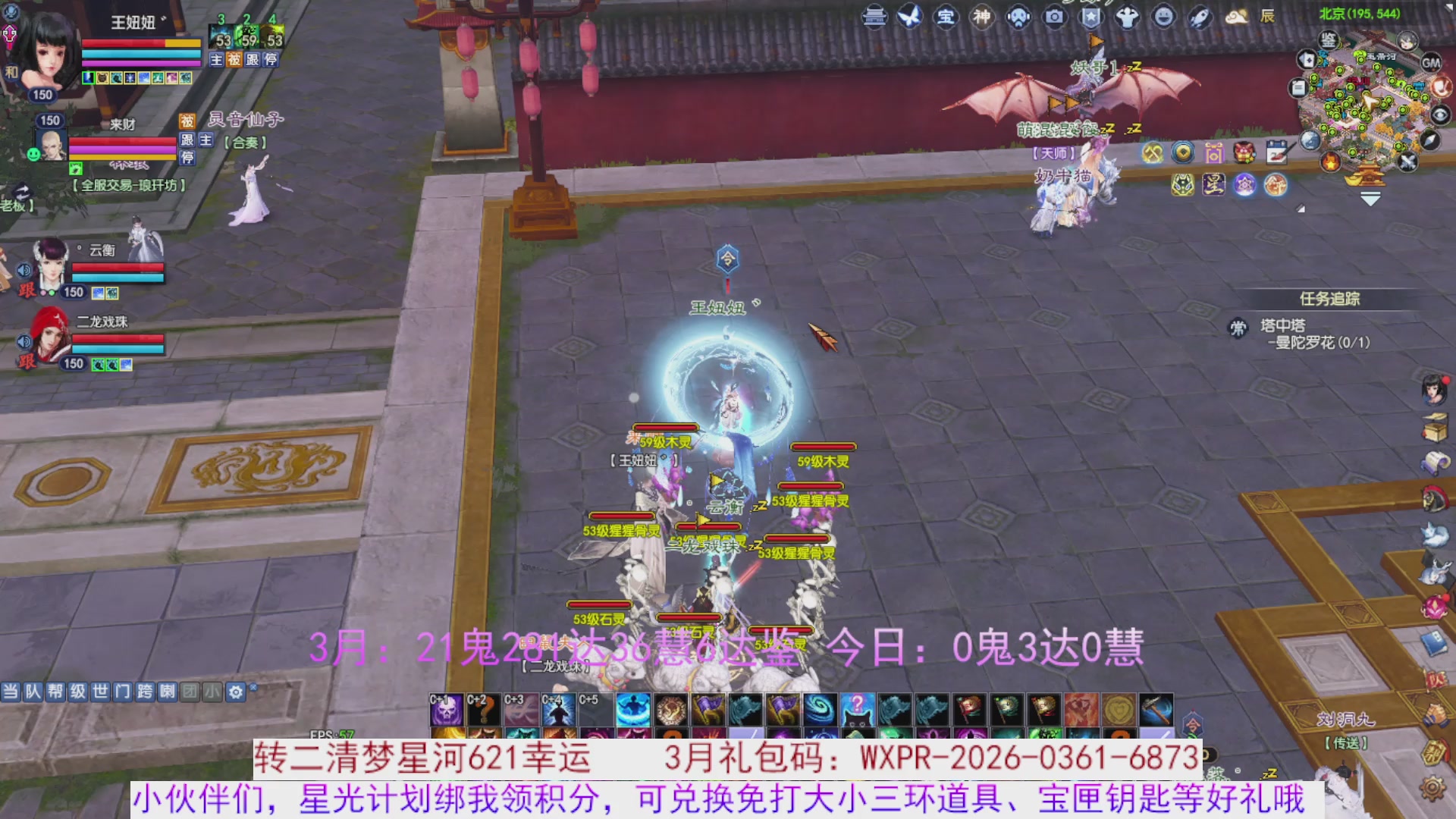Open the 神 (deity) panel icon
1456x819 pixels.
click(982, 17)
